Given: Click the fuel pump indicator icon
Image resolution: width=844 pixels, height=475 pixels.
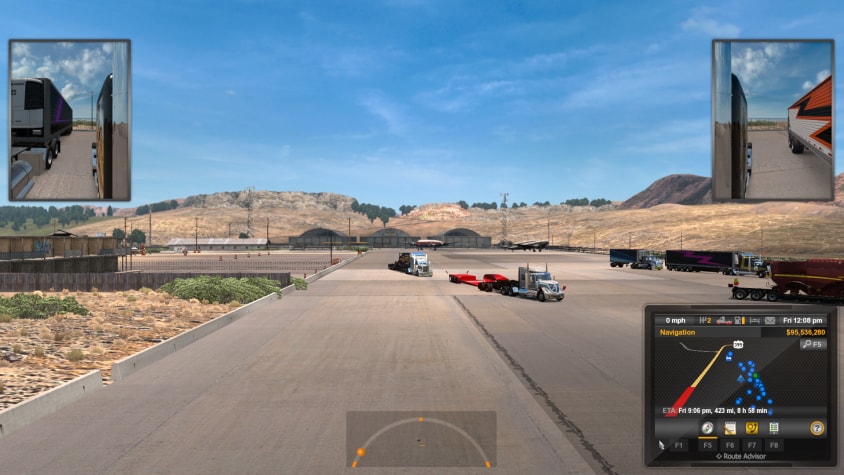Looking at the screenshot, I should pos(736,320).
